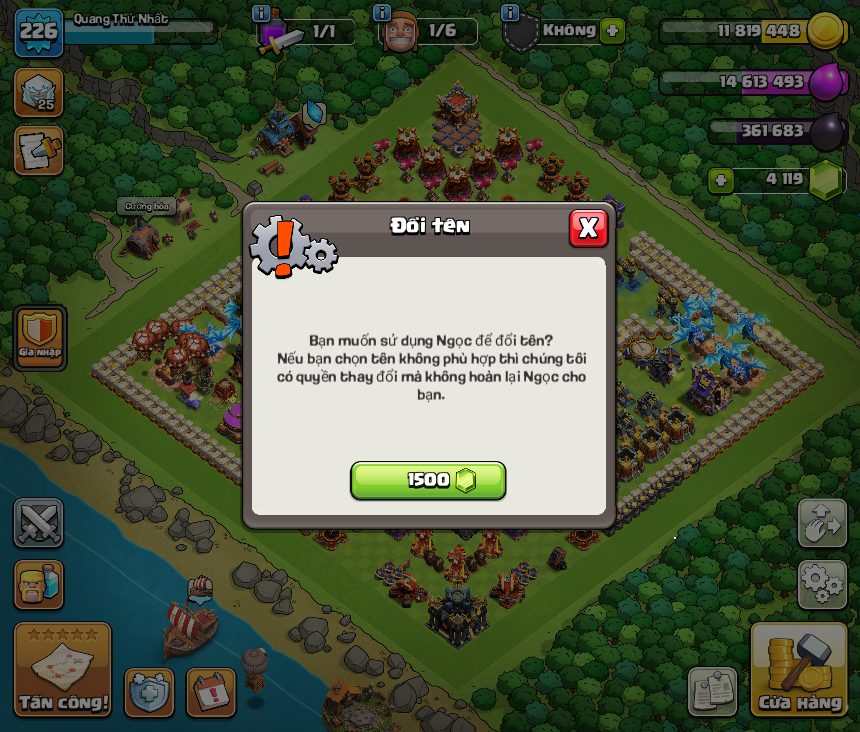Open the settings gears button
This screenshot has width=860, height=732.
click(x=822, y=584)
